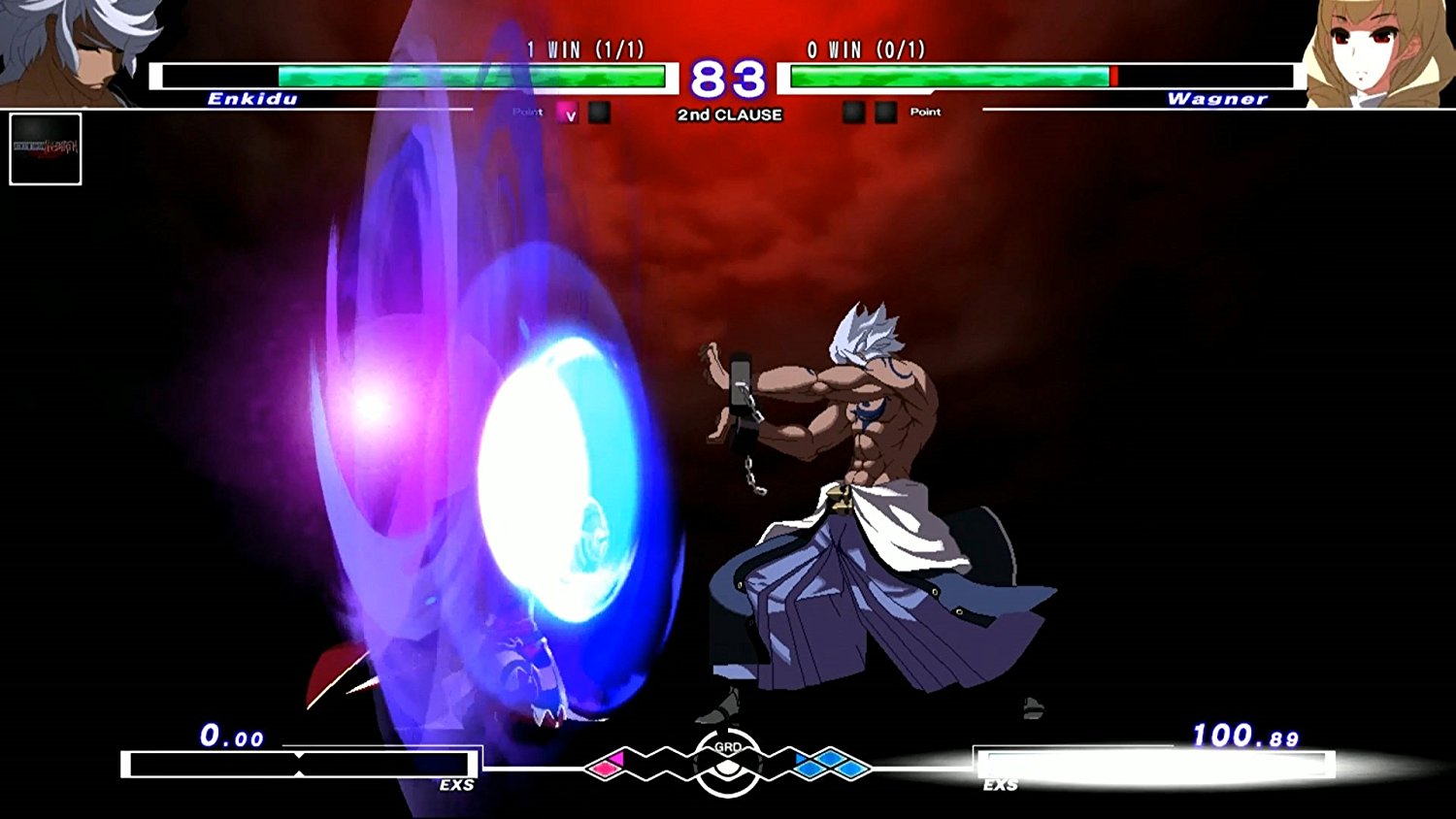1456x819 pixels.
Task: Click the round timer numeral 83
Action: [x=730, y=81]
